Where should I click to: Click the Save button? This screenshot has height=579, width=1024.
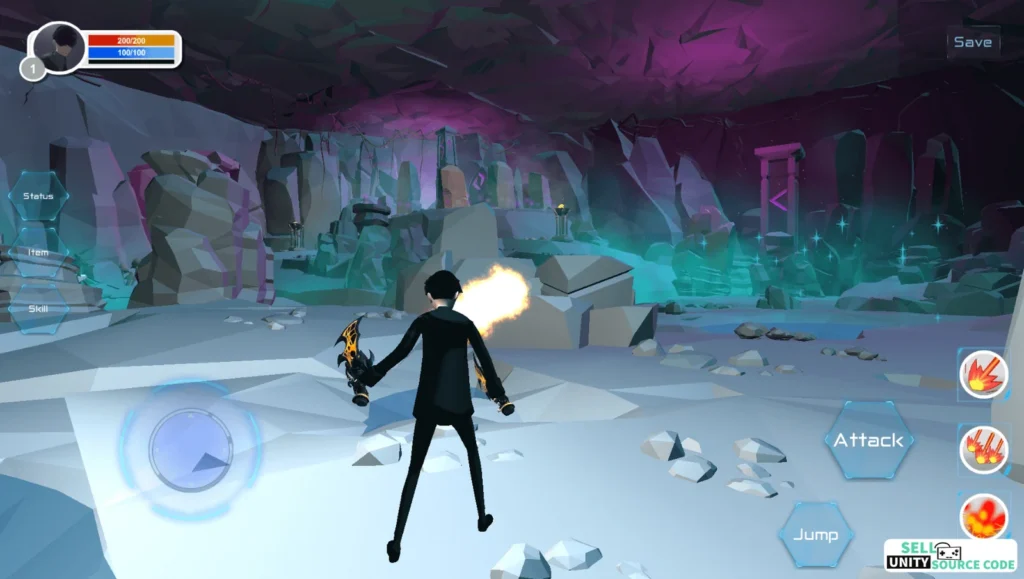(x=972, y=42)
